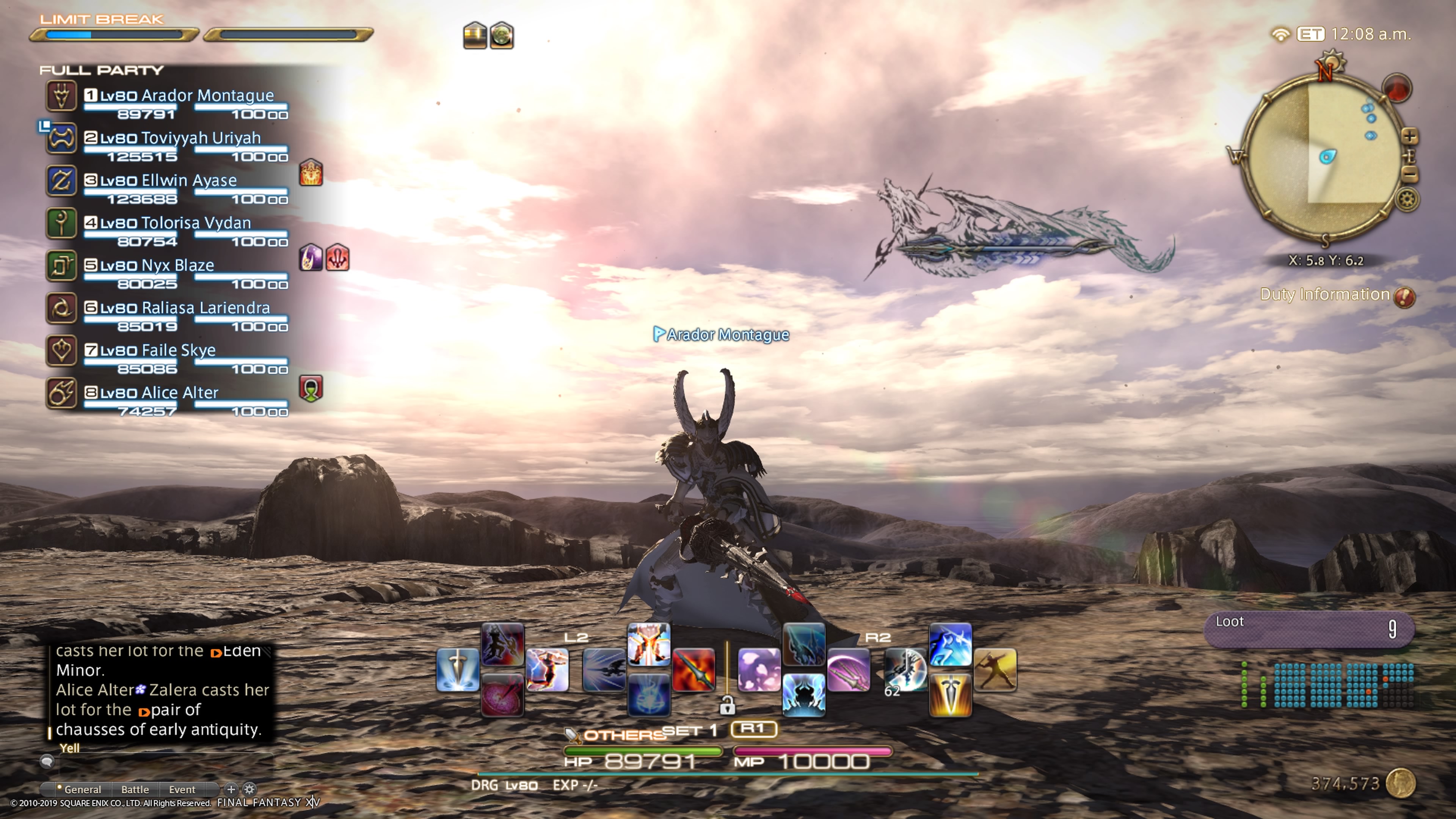The height and width of the screenshot is (819, 1456).
Task: Open the Loot window
Action: click(1309, 629)
